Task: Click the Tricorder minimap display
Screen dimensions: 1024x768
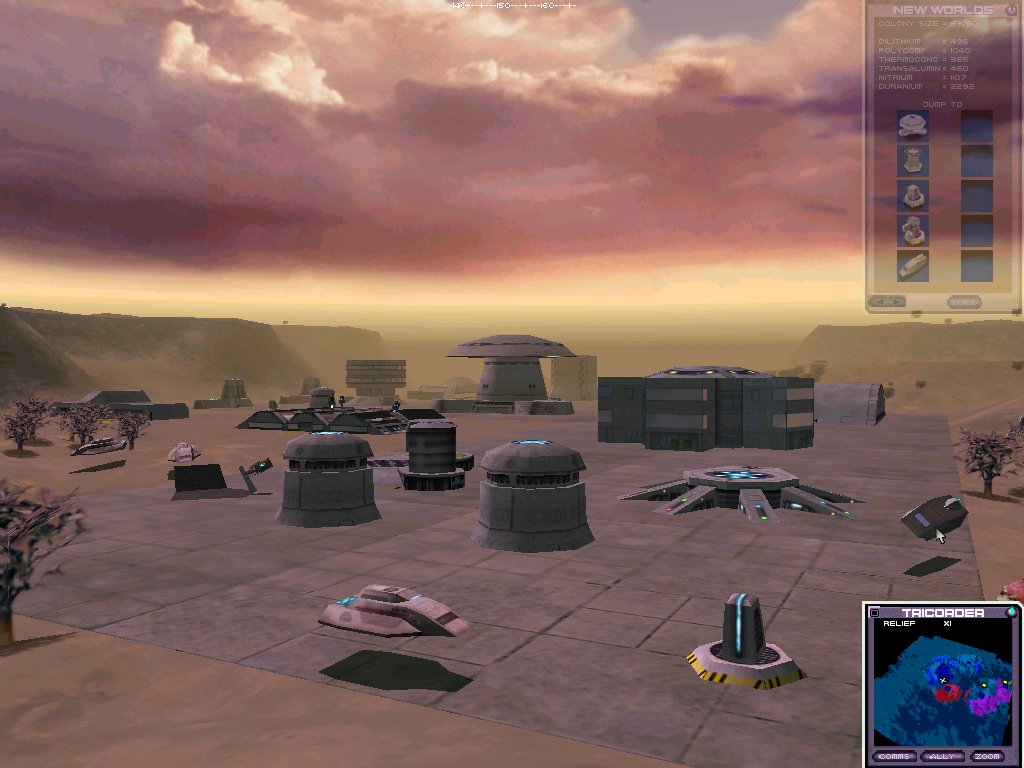Action: click(x=940, y=687)
